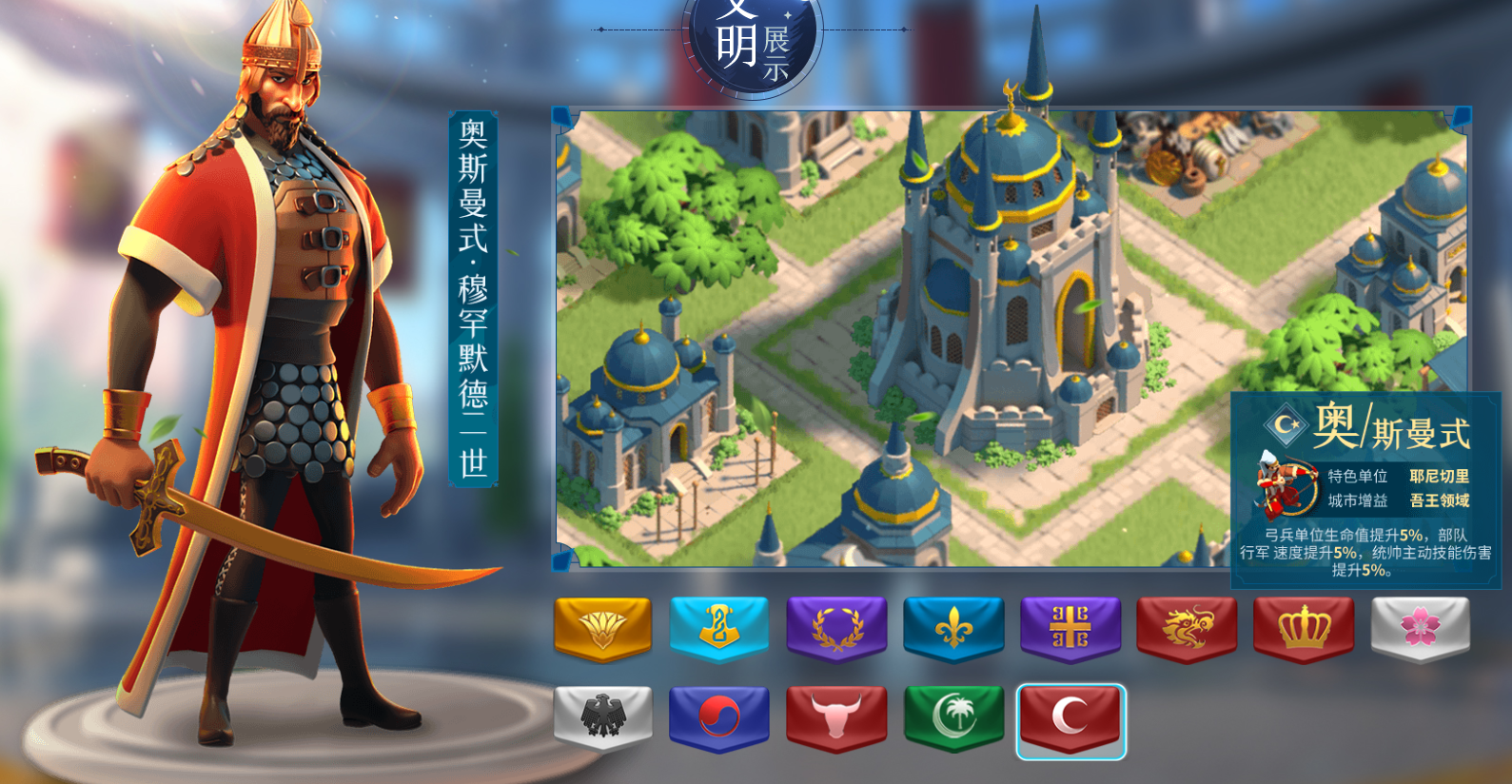This screenshot has height=784, width=1512.
Task: Select the red bull head banner
Action: 836,716
